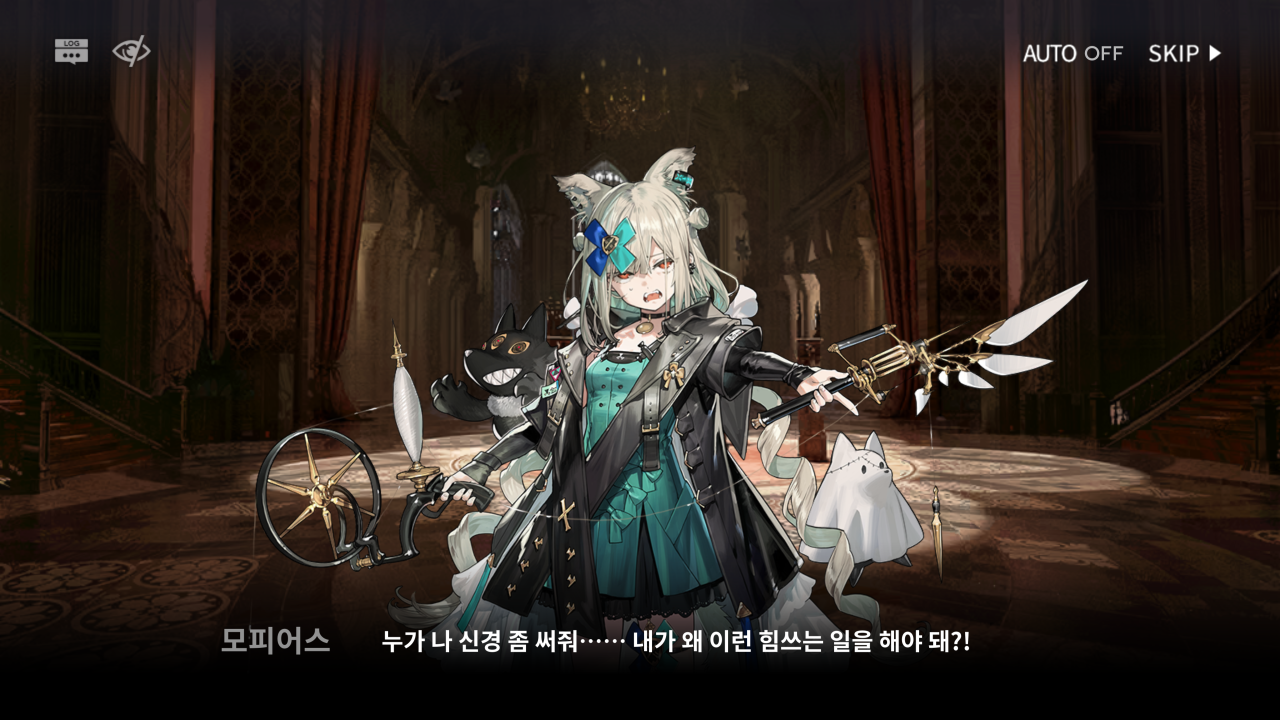Click the character 모피어스's sprite
The width and height of the screenshot is (1280, 720).
click(x=640, y=400)
